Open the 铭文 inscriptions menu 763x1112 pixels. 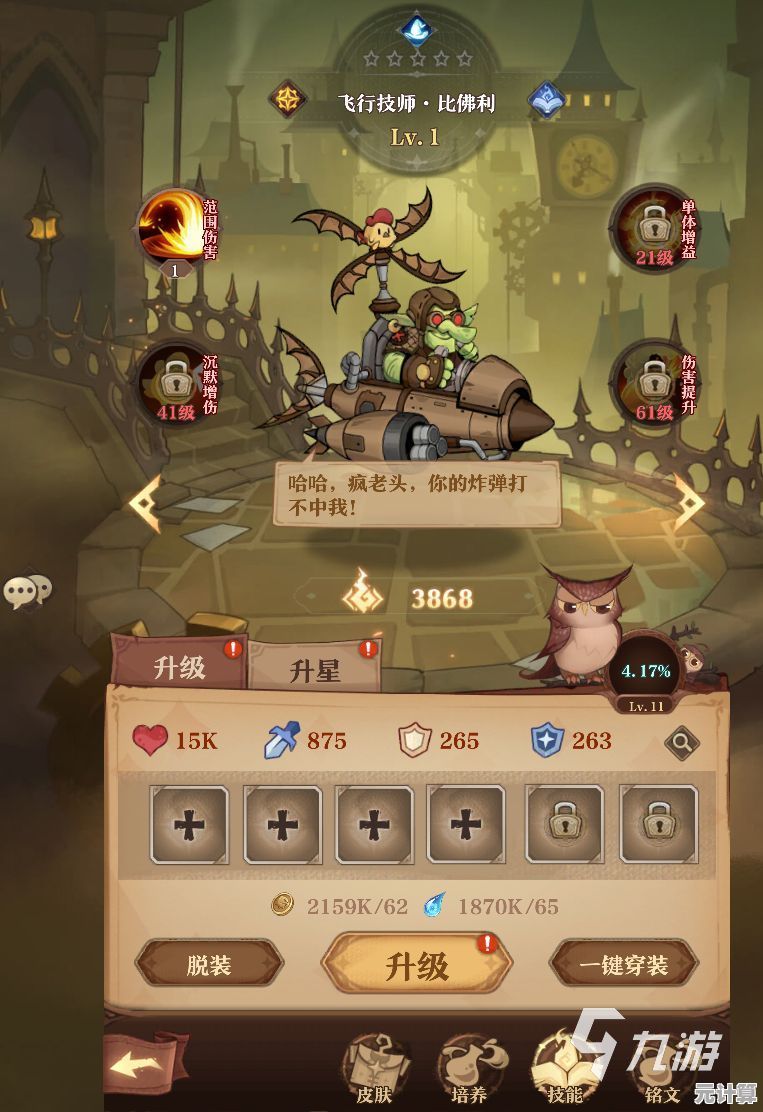[662, 1073]
